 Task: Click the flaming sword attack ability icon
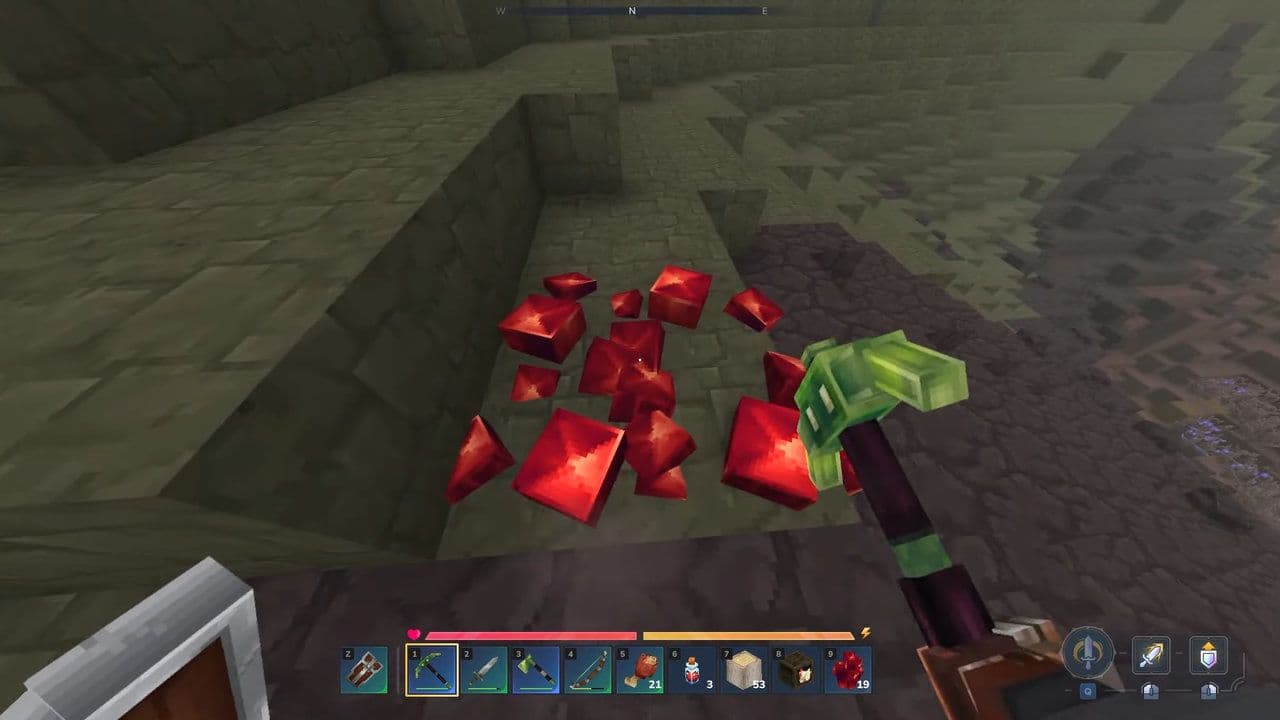click(x=1150, y=653)
